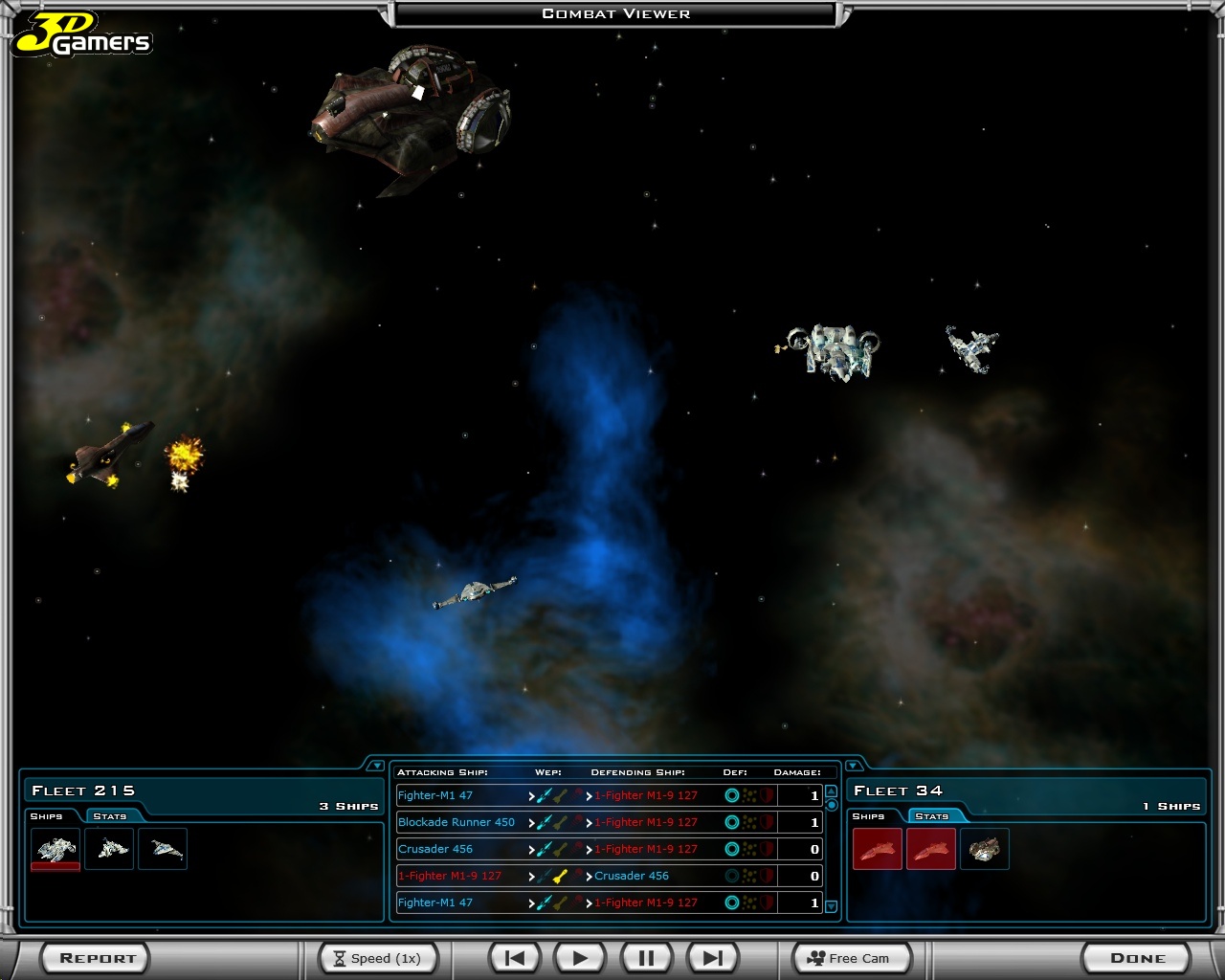The height and width of the screenshot is (980, 1225).
Task: Click the Done button
Action: [1136, 957]
